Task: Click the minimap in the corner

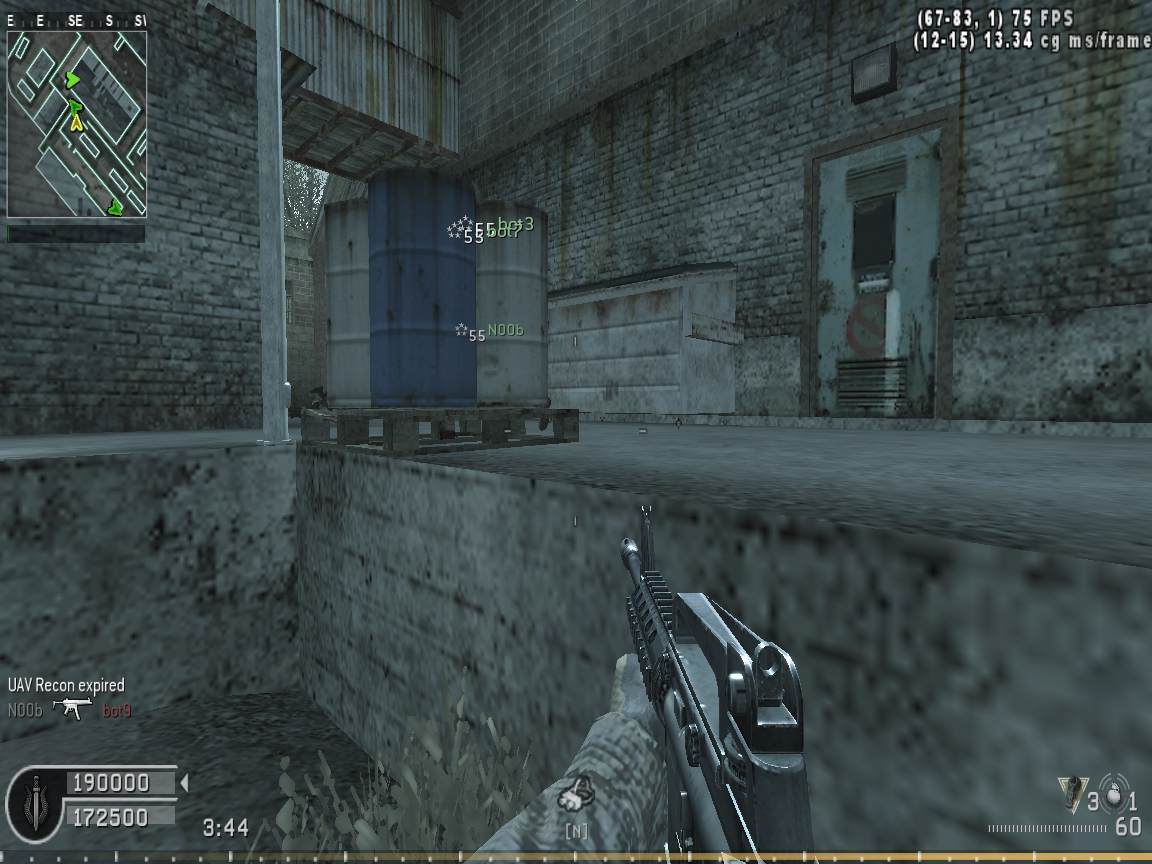Action: [77, 124]
